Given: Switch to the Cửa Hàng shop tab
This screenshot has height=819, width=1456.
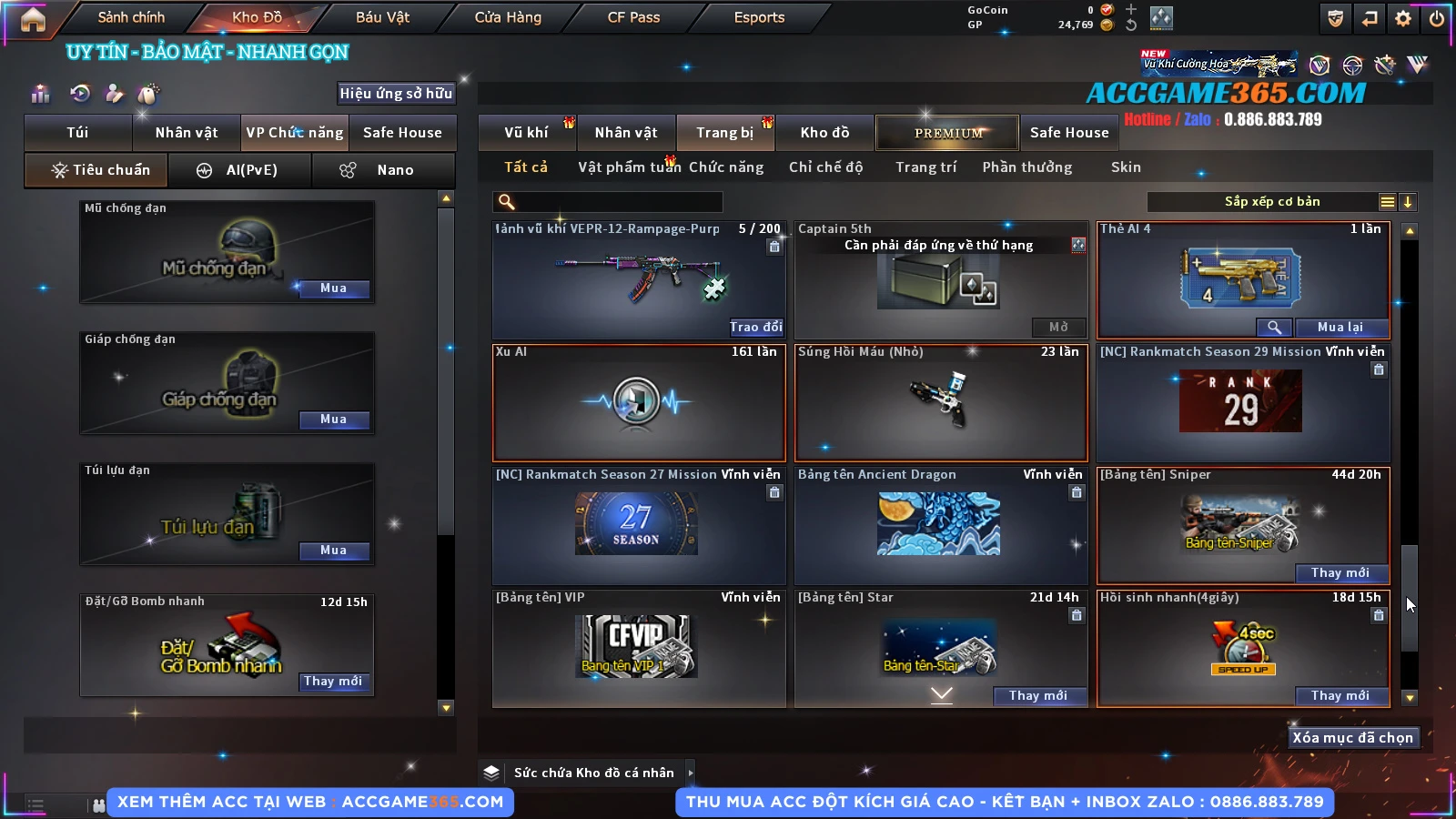Looking at the screenshot, I should 508,17.
